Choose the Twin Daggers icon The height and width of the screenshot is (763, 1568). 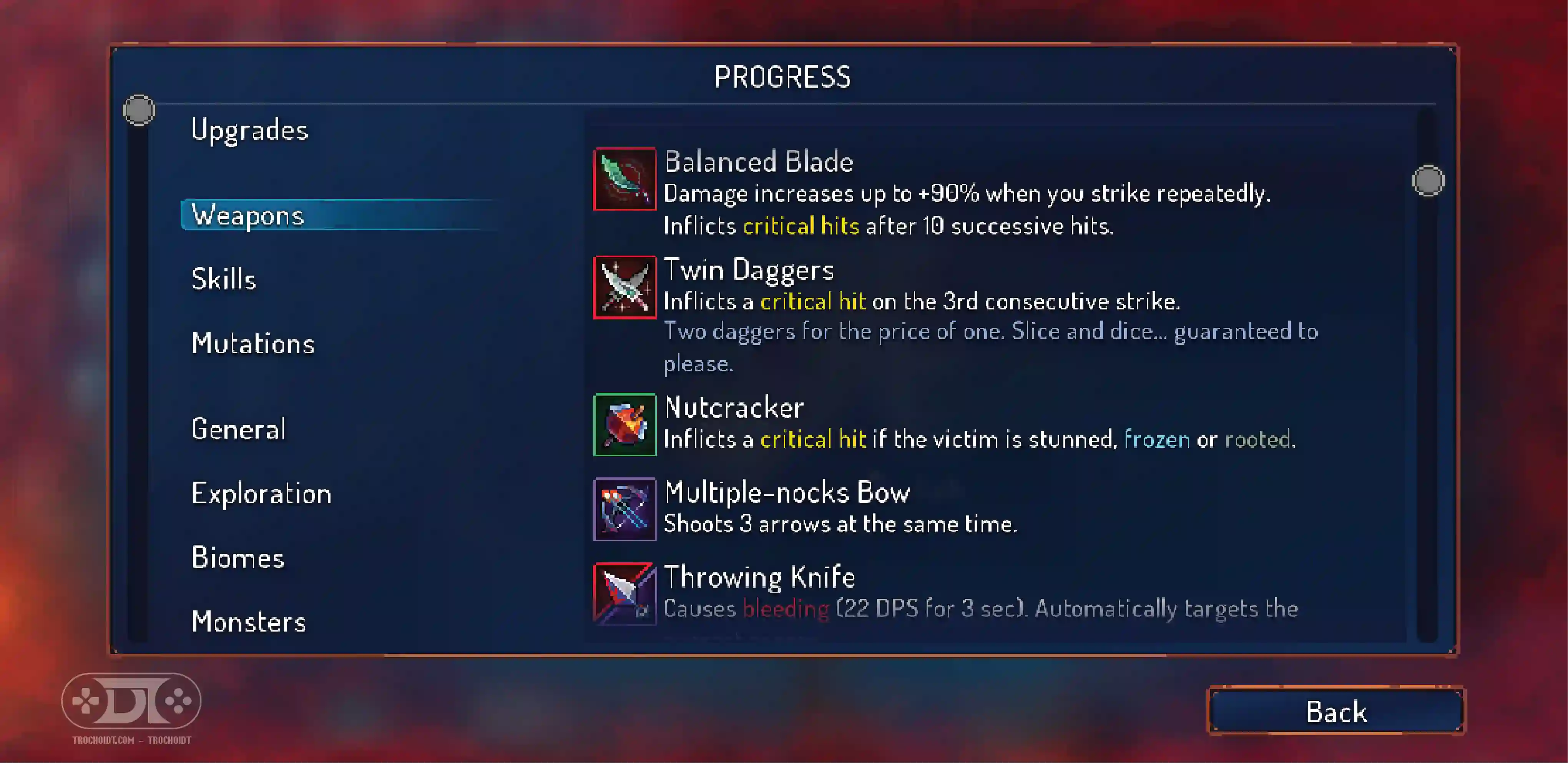click(625, 288)
